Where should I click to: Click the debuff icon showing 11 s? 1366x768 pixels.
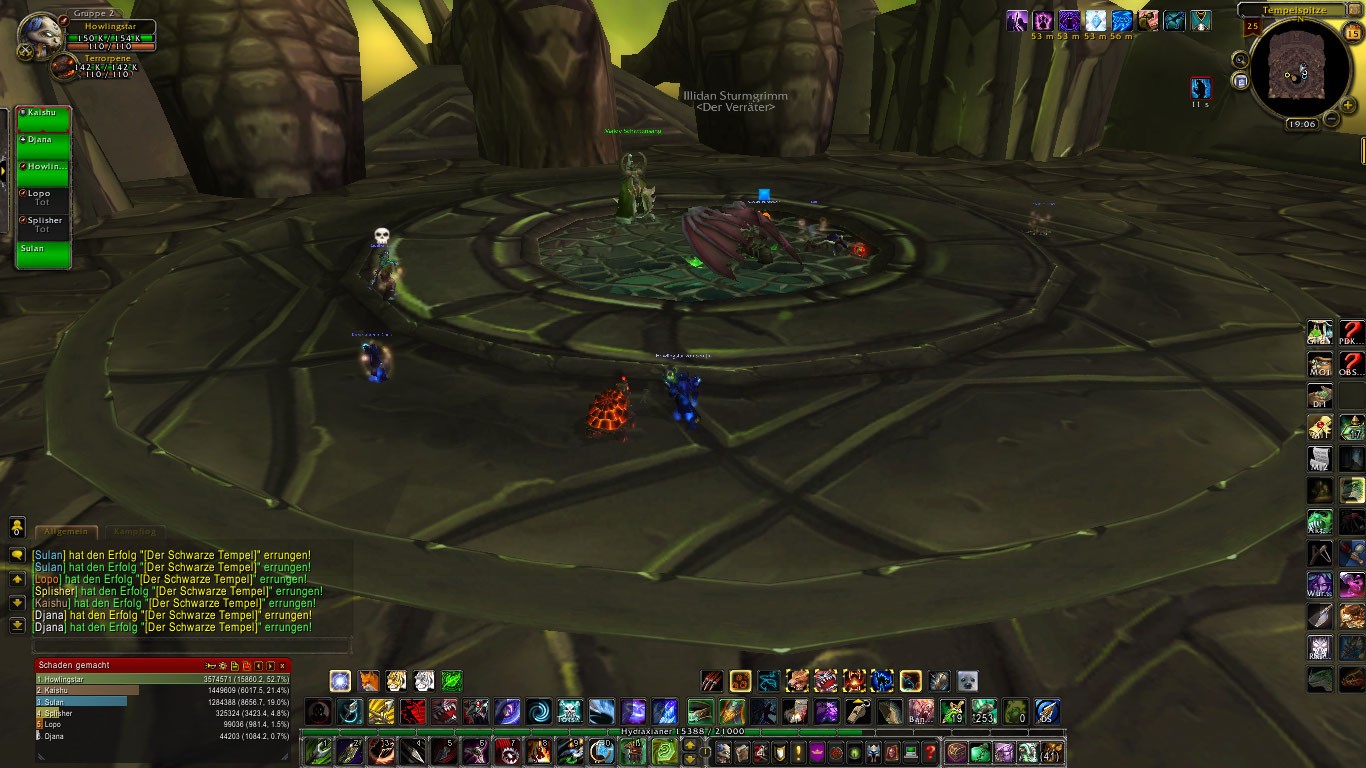pos(1201,88)
